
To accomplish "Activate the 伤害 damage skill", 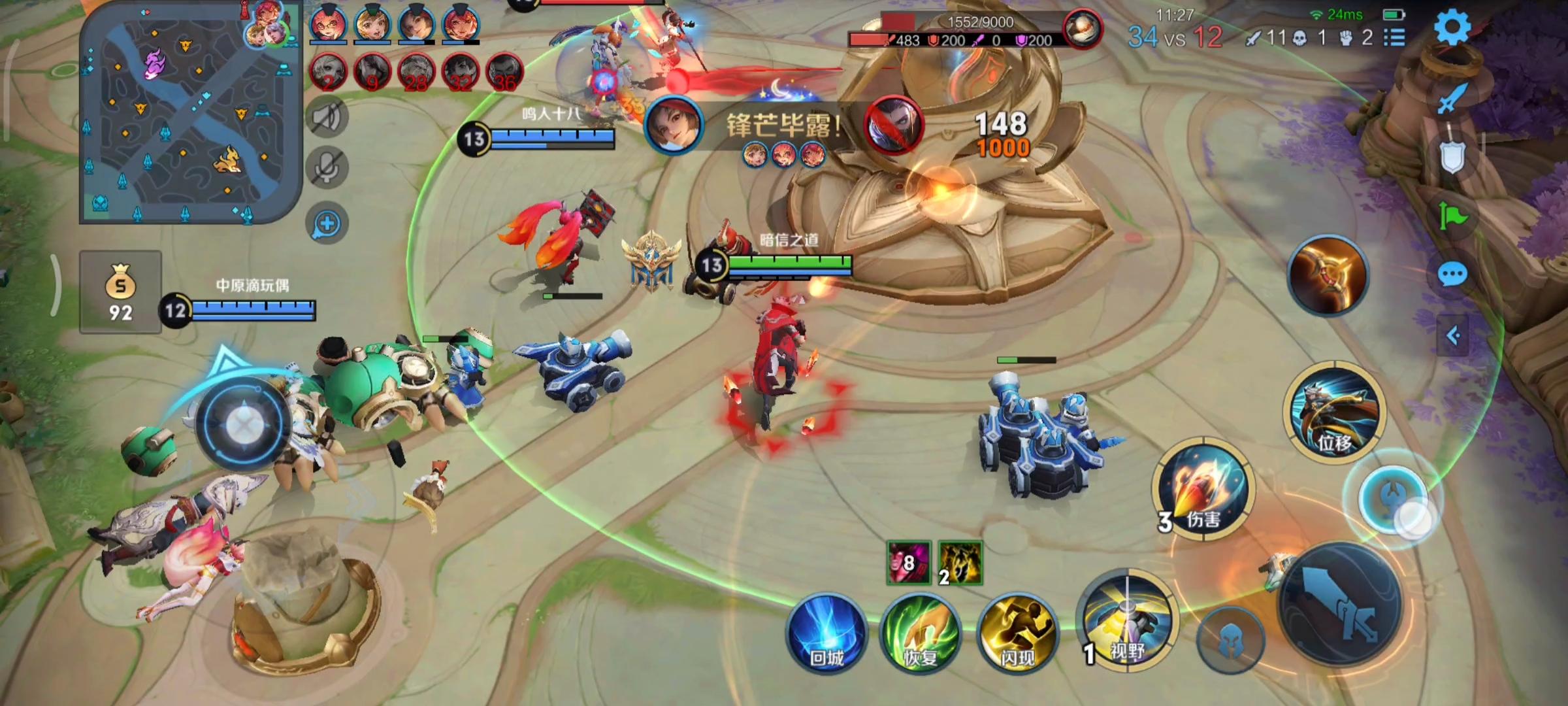I will pos(1202,489).
